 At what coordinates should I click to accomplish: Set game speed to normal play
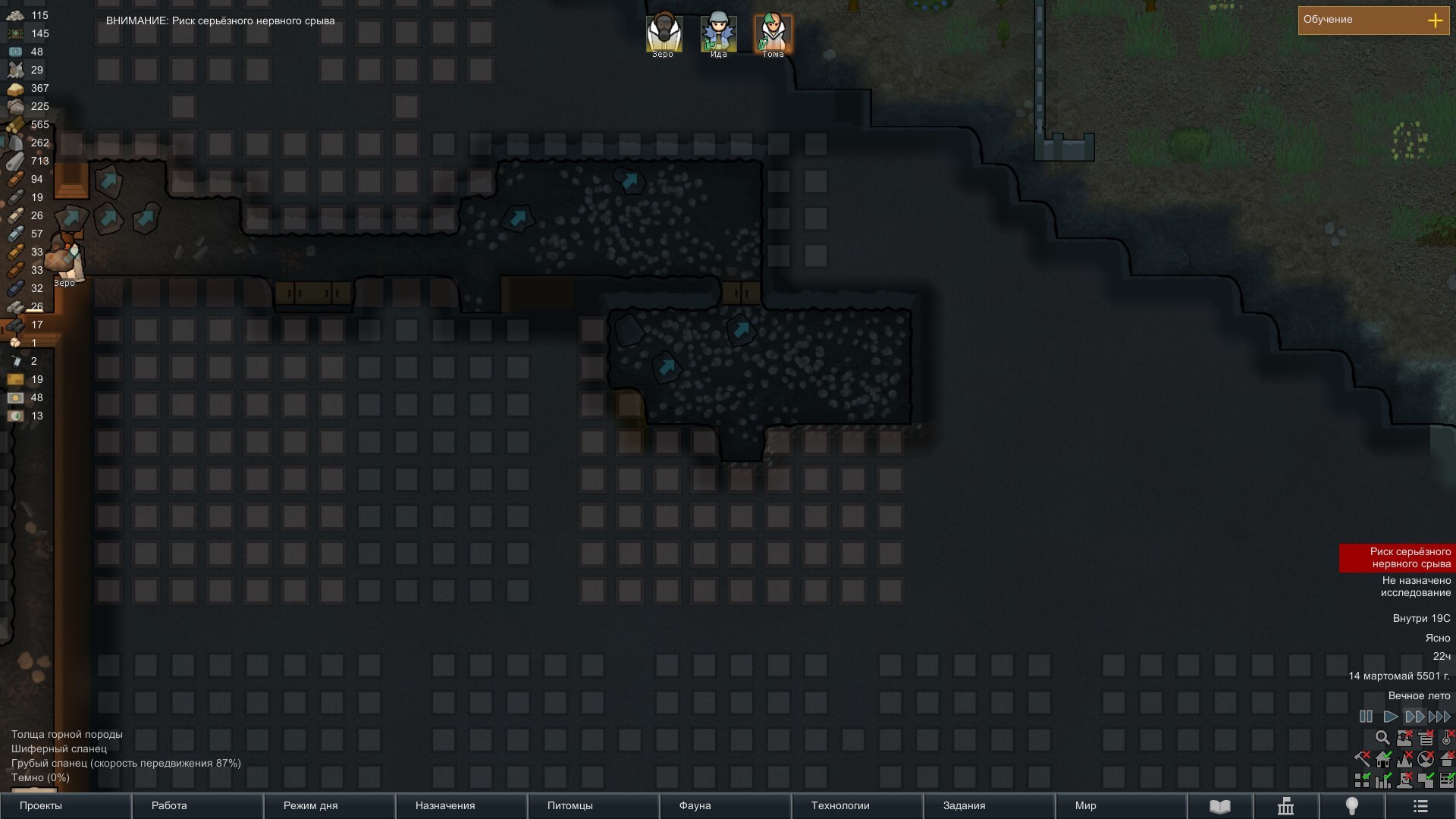coord(1390,717)
